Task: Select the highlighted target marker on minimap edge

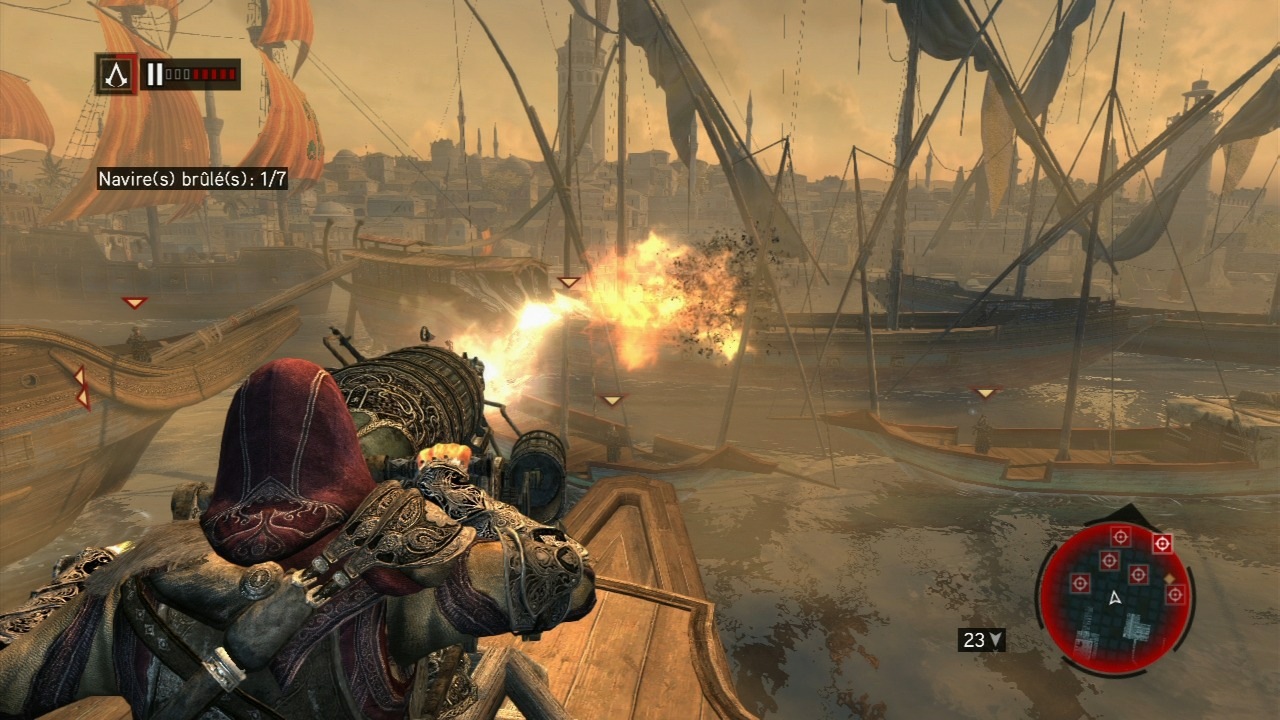Action: pyautogui.click(x=1161, y=543)
